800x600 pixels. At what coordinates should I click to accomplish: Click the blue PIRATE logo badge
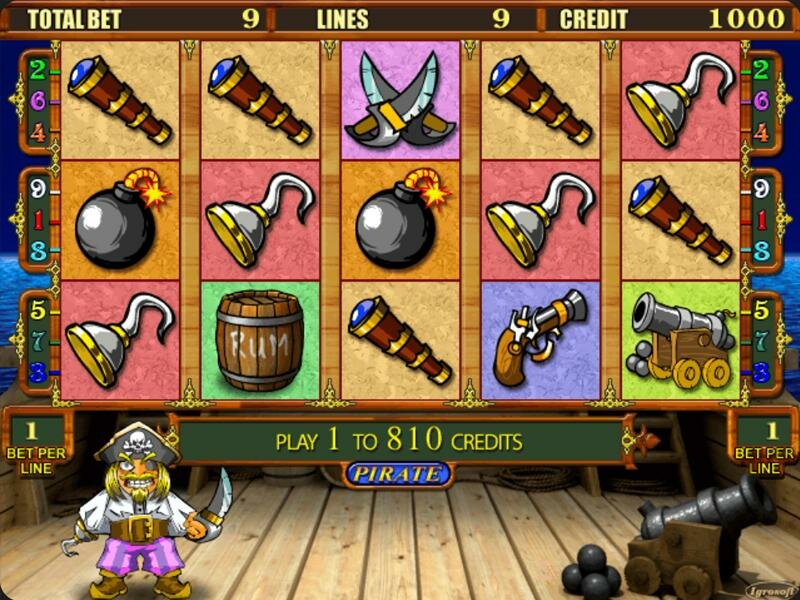click(x=398, y=474)
